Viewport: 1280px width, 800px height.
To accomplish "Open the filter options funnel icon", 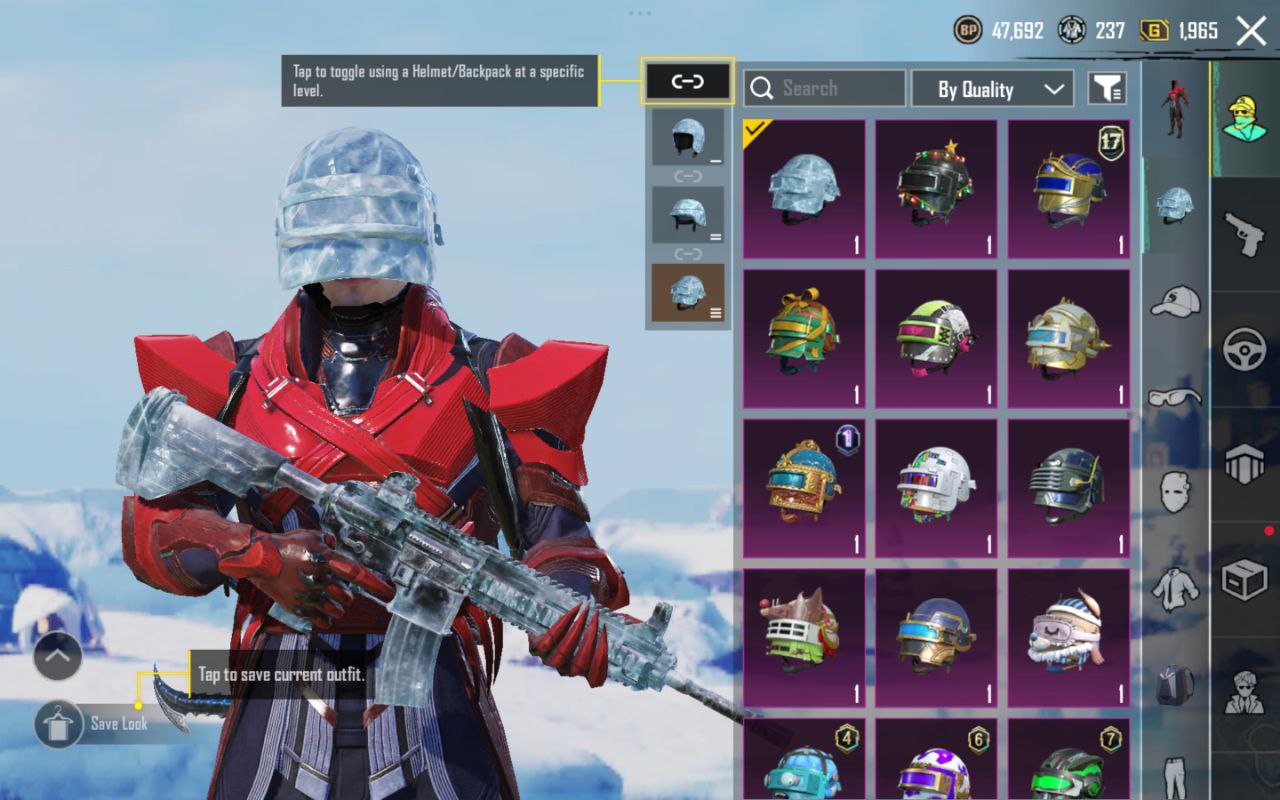I will (x=1107, y=89).
